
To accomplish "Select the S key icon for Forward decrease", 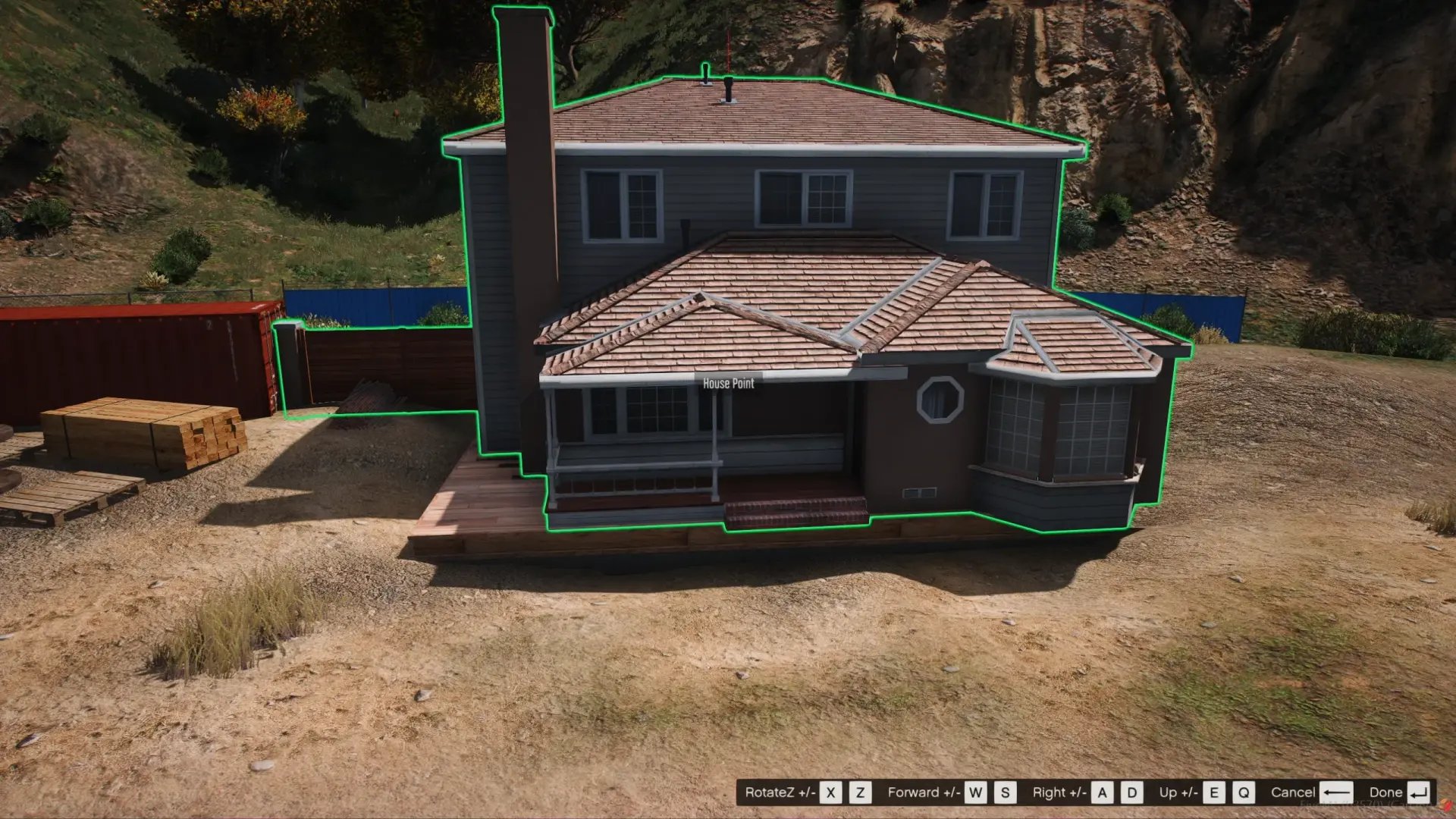I will pos(1005,792).
